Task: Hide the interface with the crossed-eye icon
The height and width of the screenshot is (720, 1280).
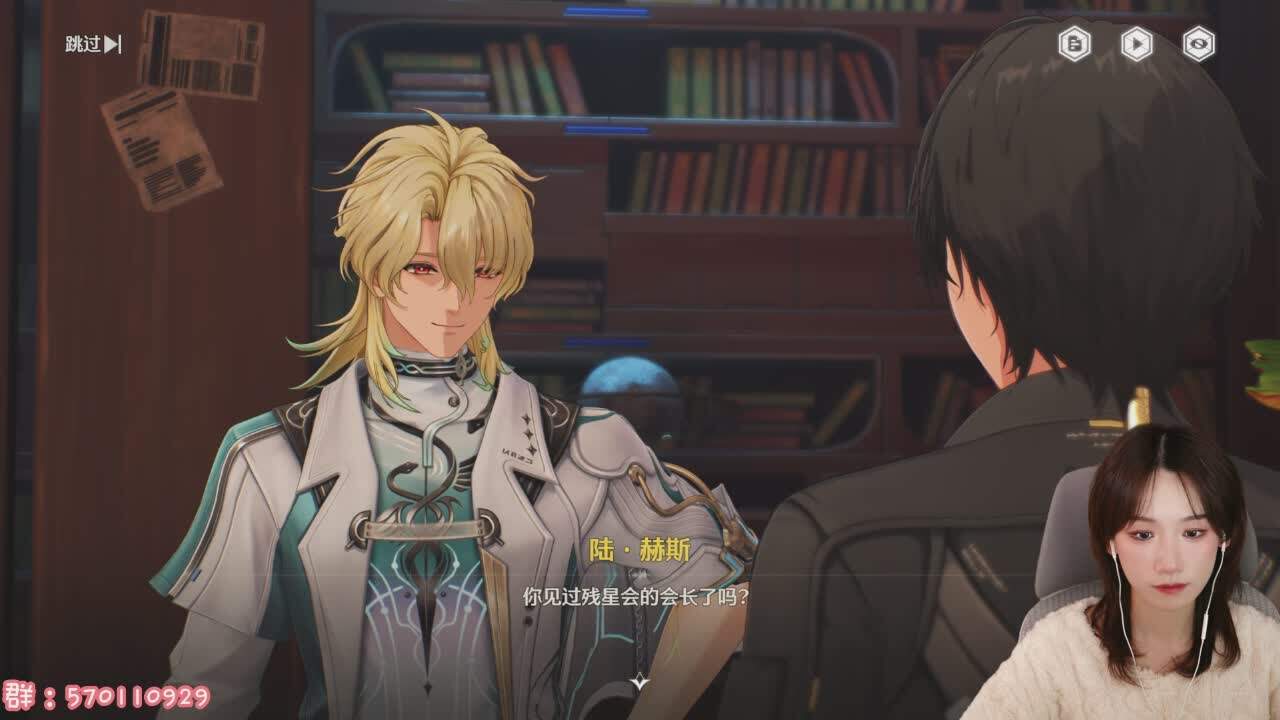Action: 1198,43
